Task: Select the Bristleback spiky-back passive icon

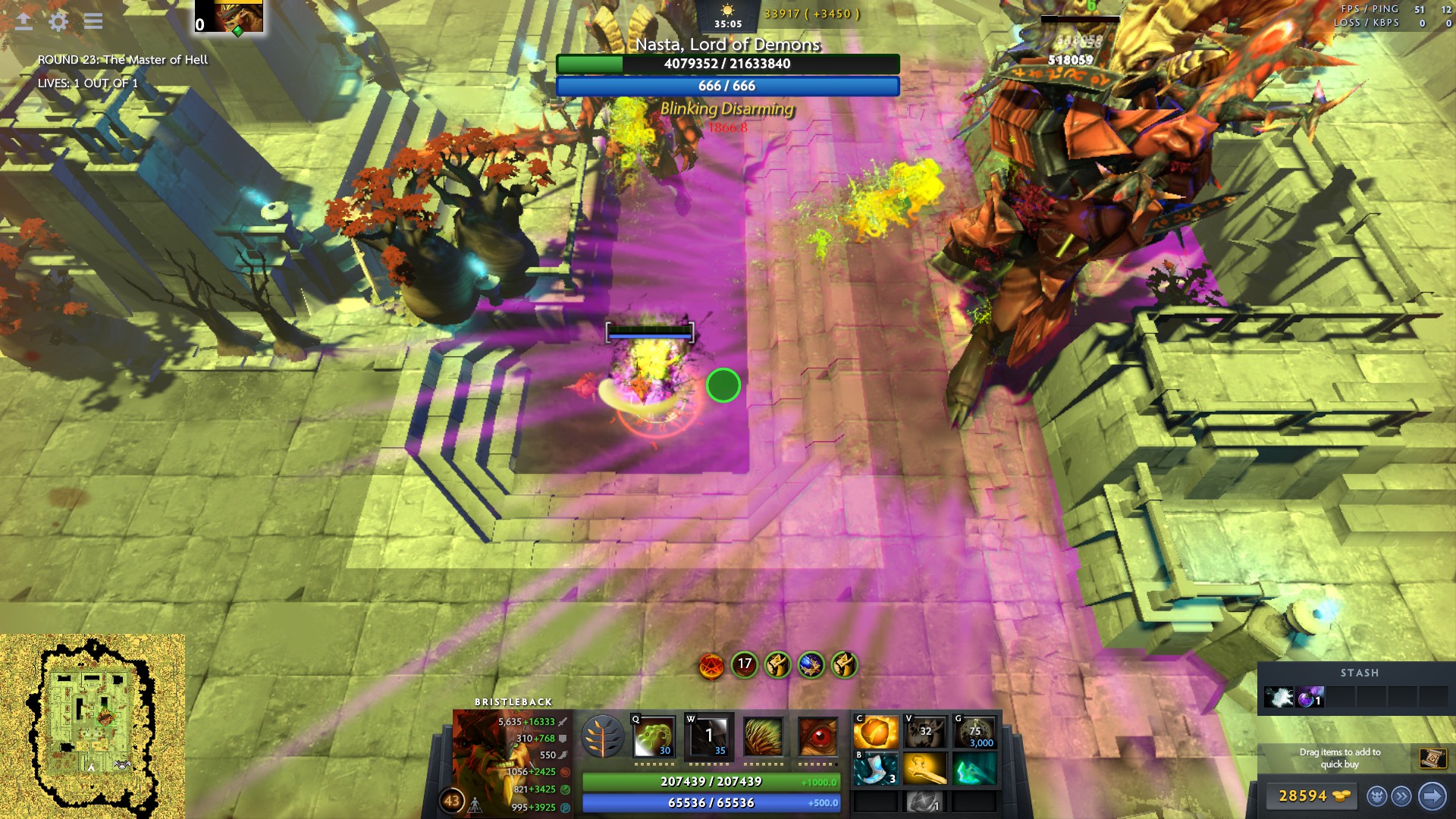Action: (x=763, y=736)
